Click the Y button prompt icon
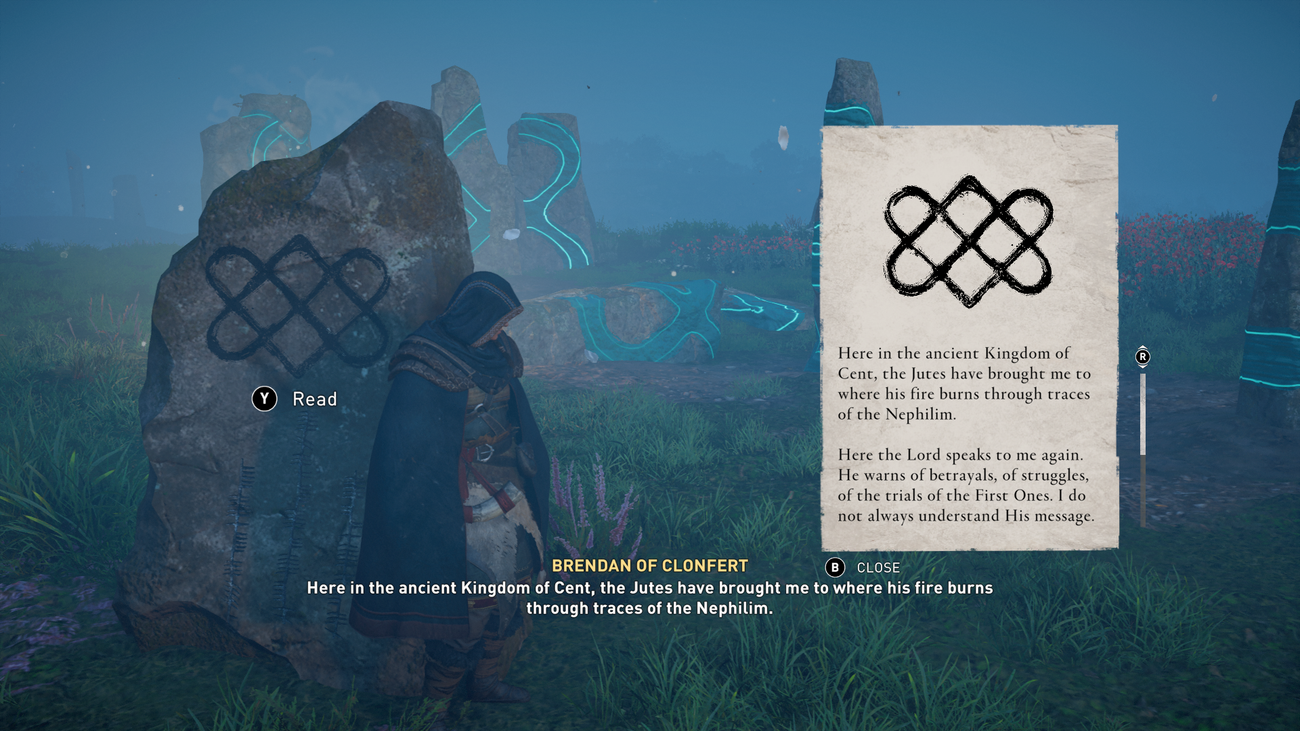Viewport: 1300px width, 731px height. click(263, 399)
